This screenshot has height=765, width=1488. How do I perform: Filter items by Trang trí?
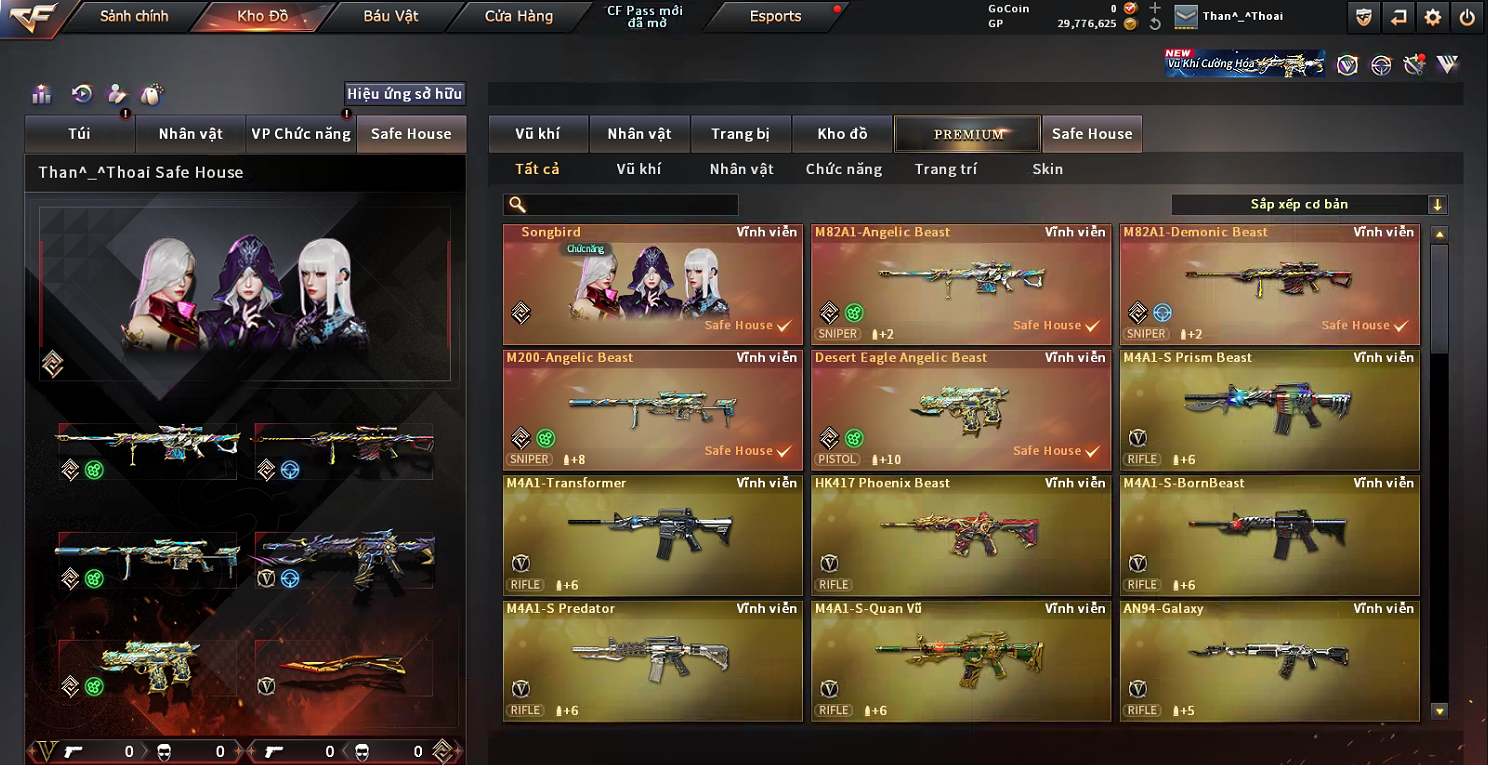click(x=945, y=169)
